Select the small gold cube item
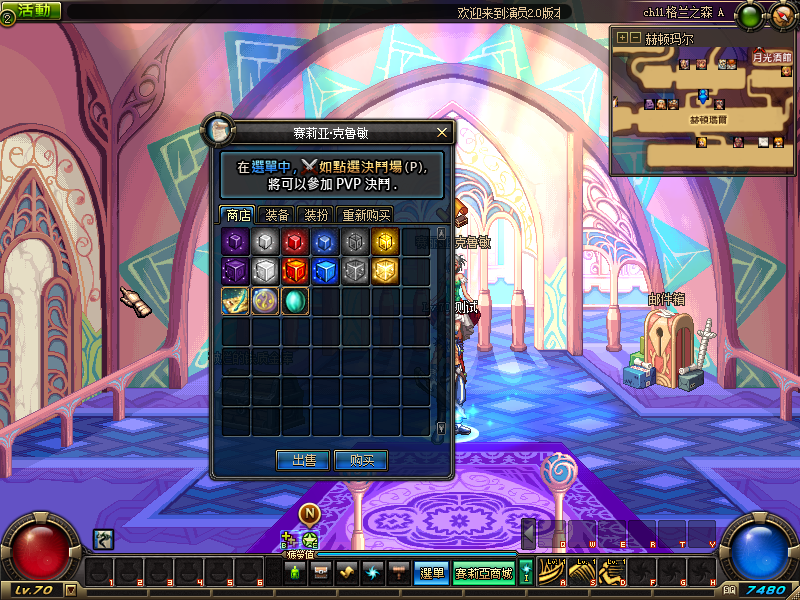Image resolution: width=800 pixels, height=600 pixels. (385, 241)
